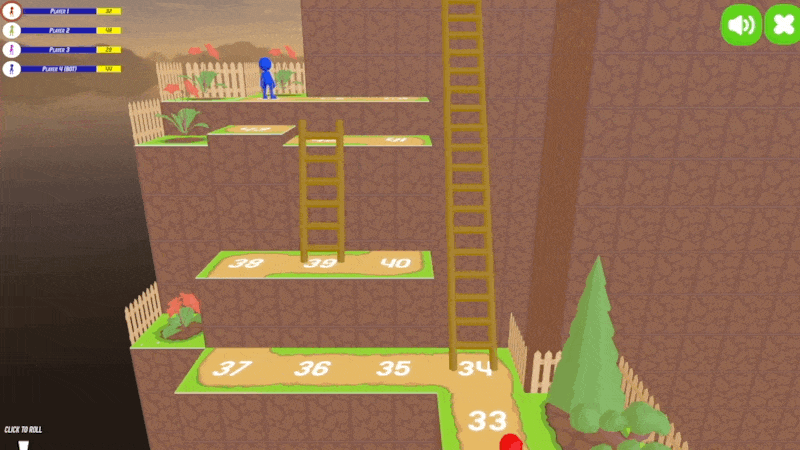Select the Player 1 red avatar icon

pyautogui.click(x=12, y=12)
